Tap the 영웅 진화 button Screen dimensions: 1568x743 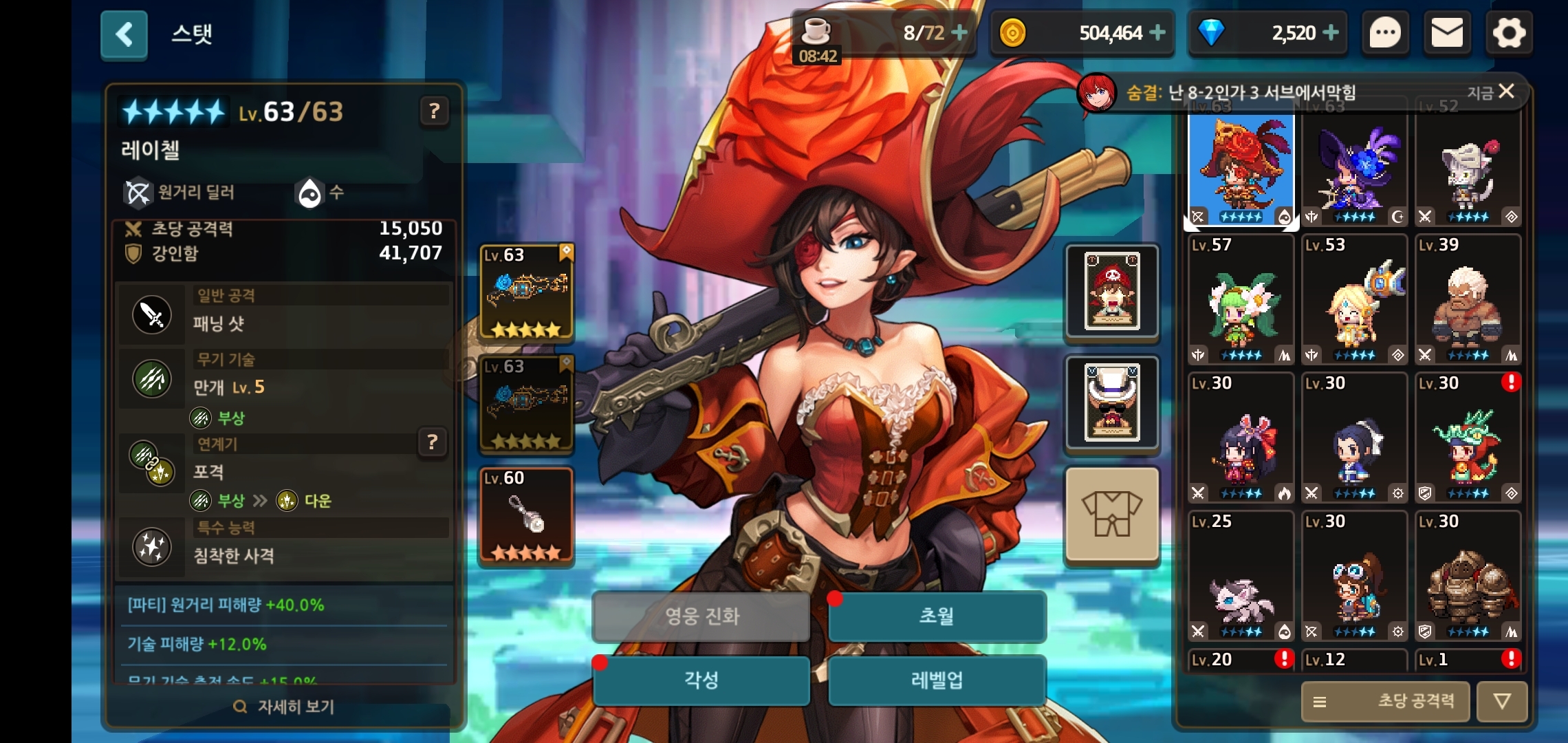pos(701,616)
